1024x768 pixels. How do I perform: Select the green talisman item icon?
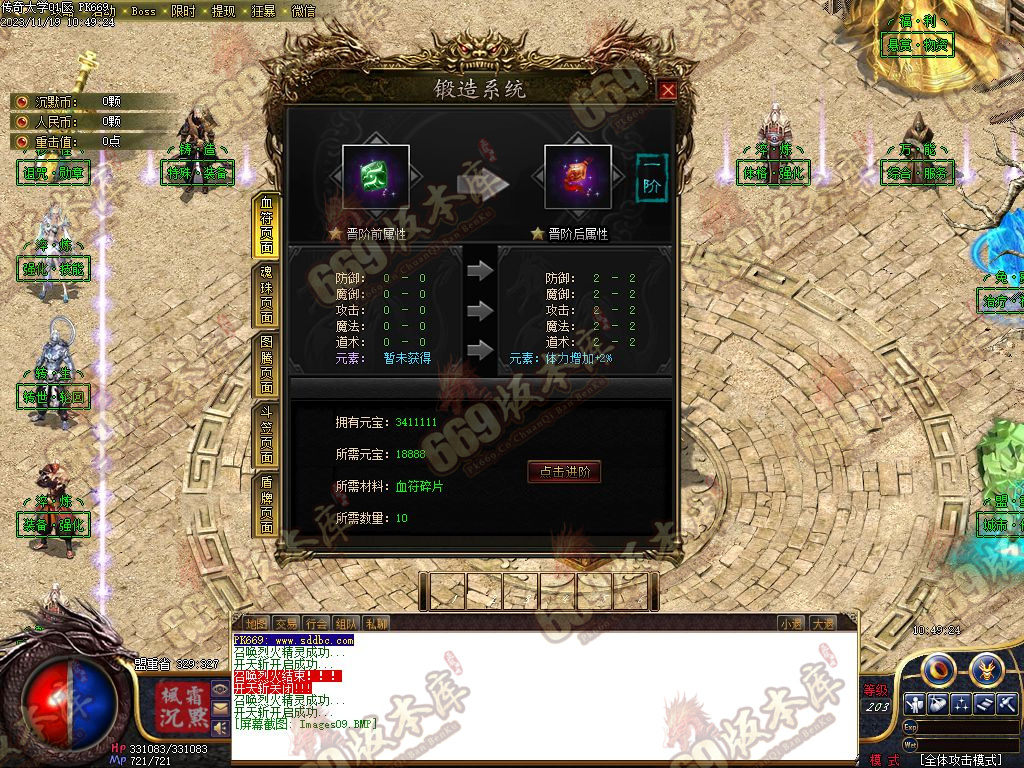(376, 177)
